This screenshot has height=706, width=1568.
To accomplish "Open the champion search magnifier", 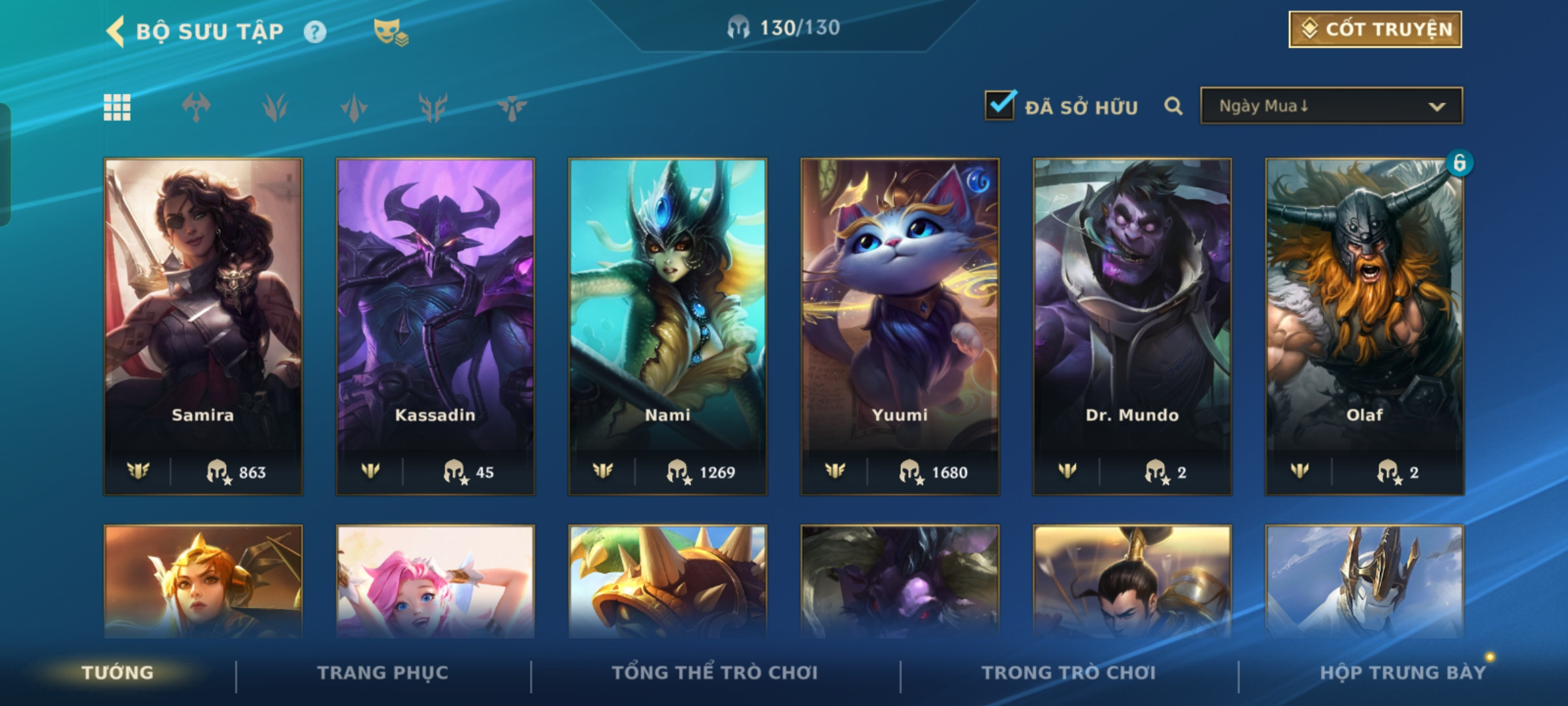I will [1173, 106].
